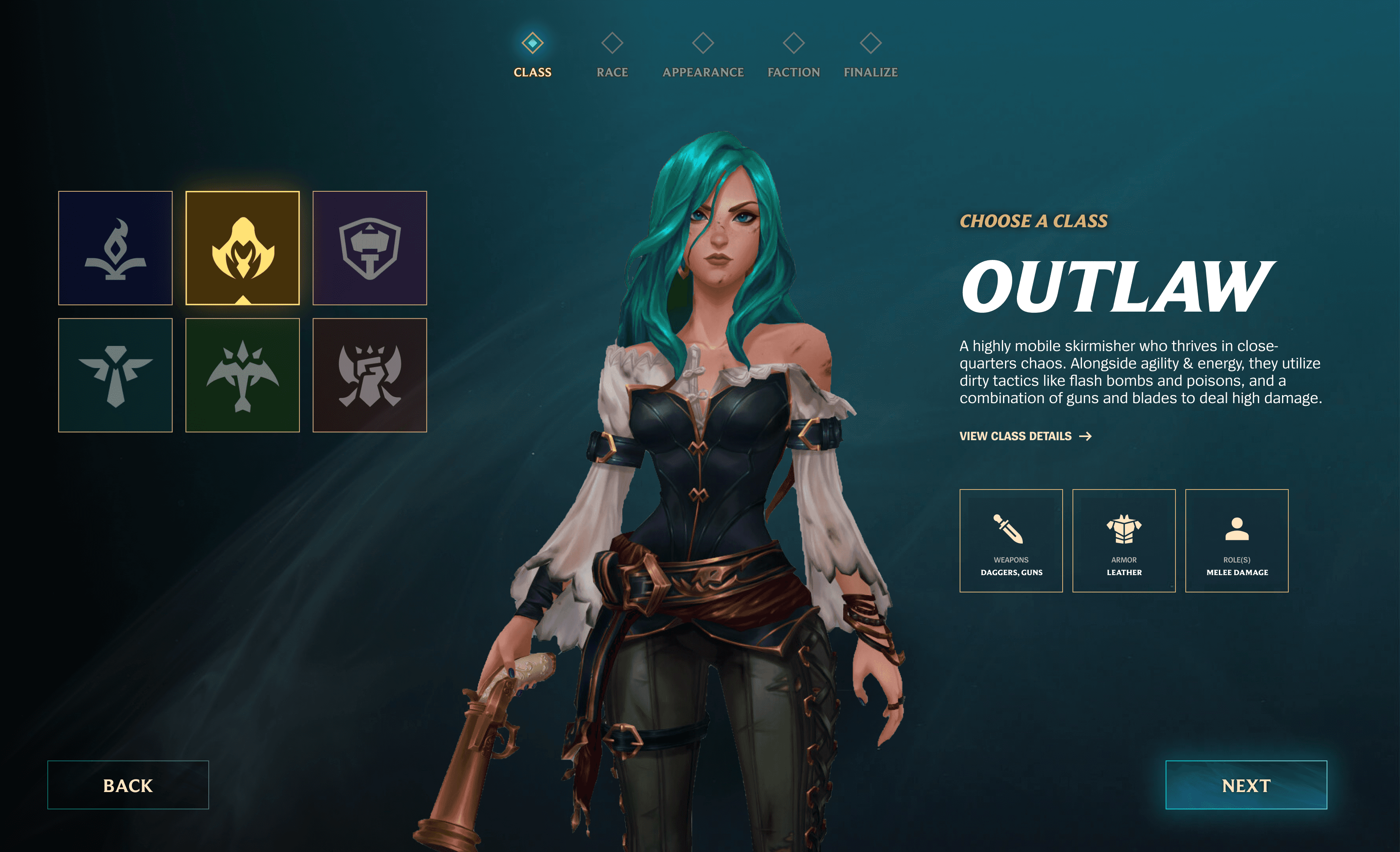Pick the crowned fist class tile
This screenshot has width=1400, height=852.
click(x=370, y=376)
